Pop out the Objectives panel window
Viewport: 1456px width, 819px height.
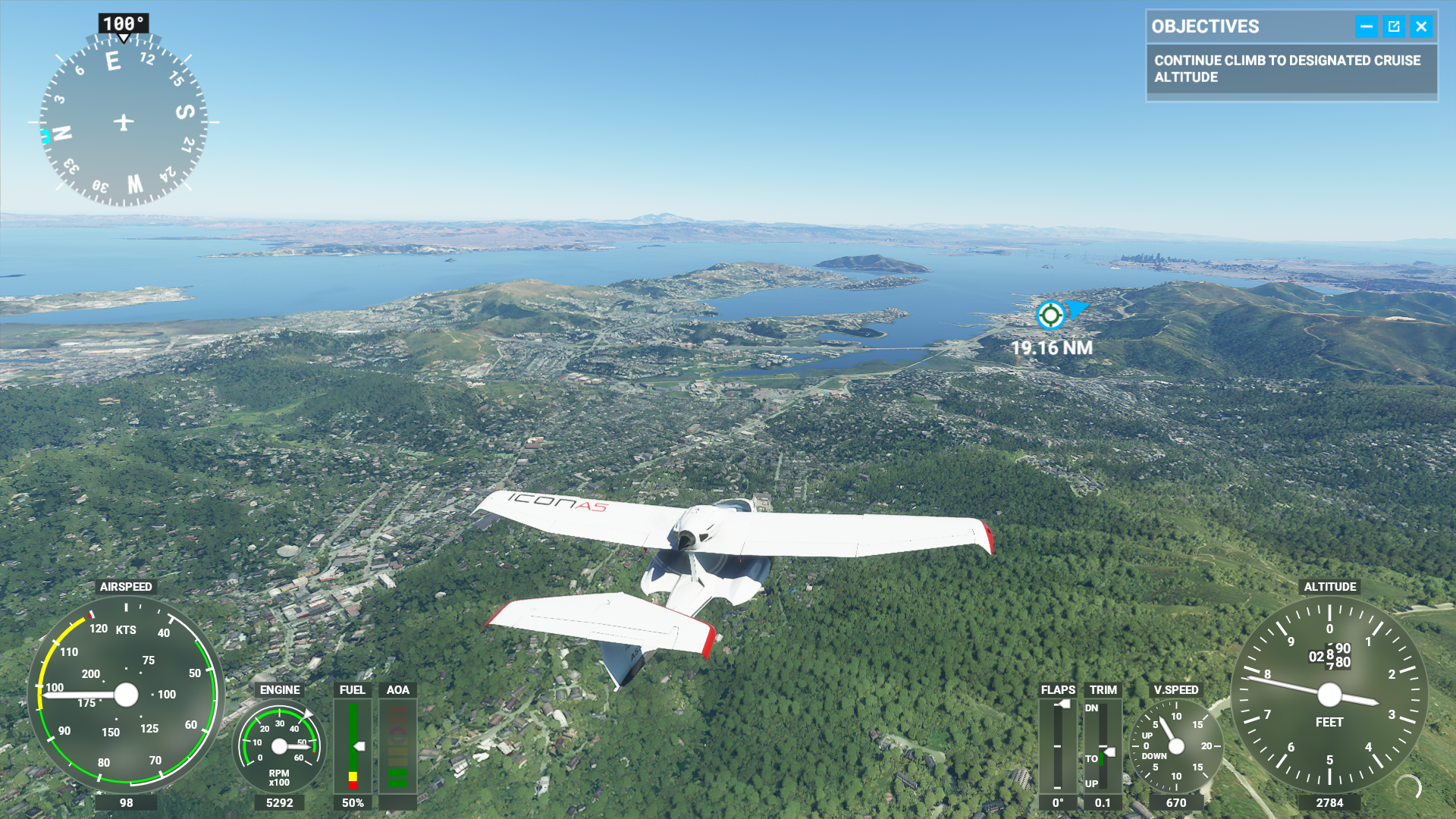[x=1394, y=27]
